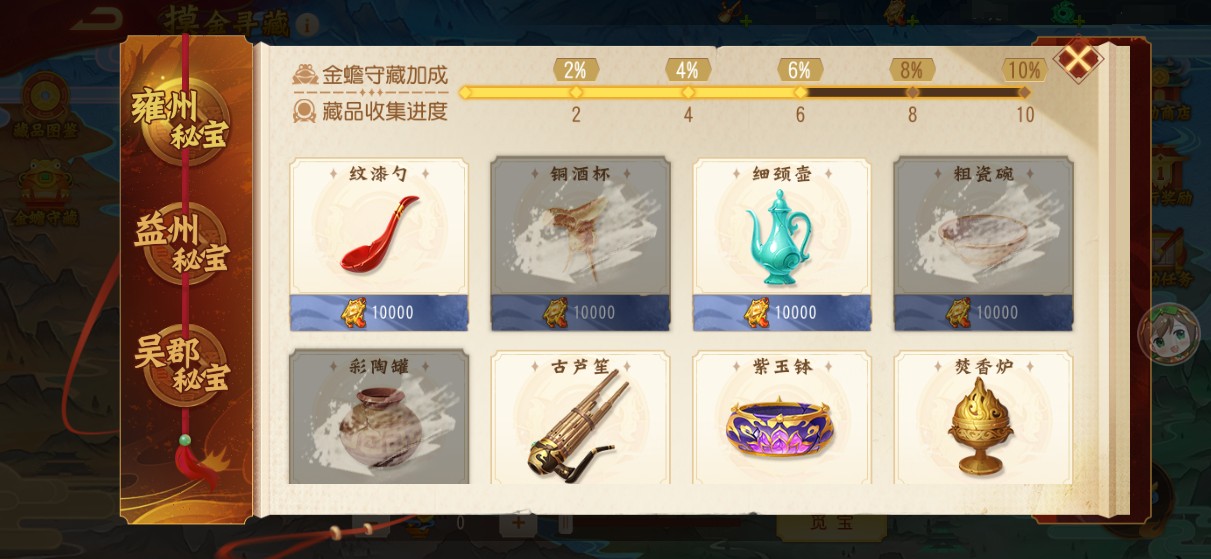Open the 益州秘宝 tab
The image size is (1211, 559).
point(181,245)
